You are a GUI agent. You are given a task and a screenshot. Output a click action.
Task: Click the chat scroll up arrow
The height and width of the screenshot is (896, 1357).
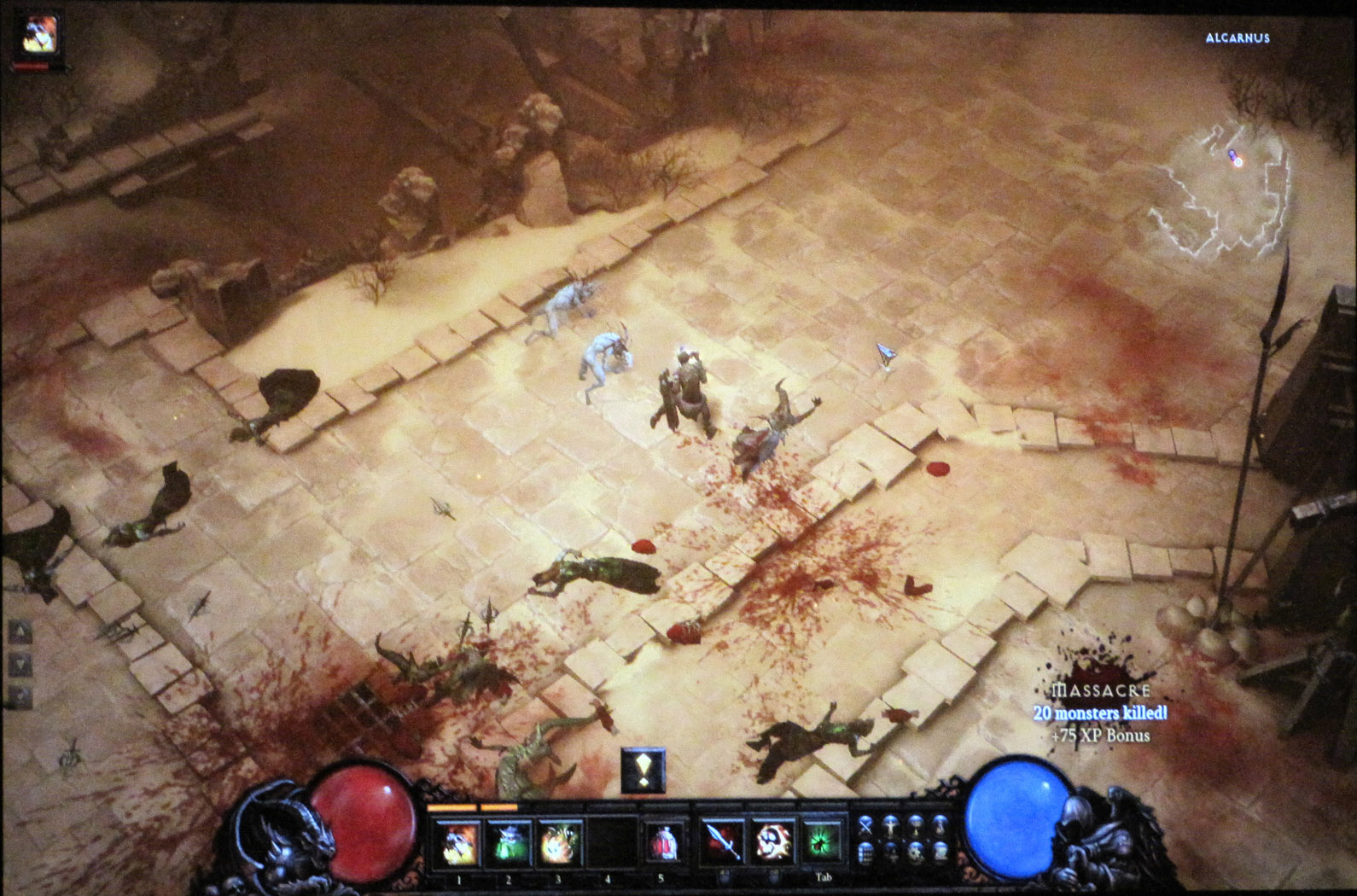20,632
